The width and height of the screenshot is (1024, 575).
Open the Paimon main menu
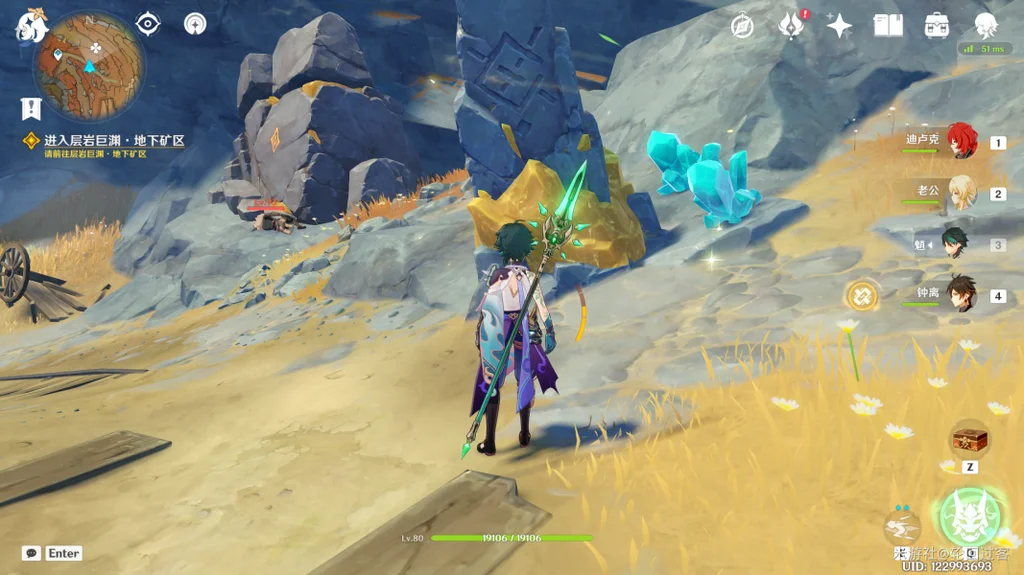point(30,26)
